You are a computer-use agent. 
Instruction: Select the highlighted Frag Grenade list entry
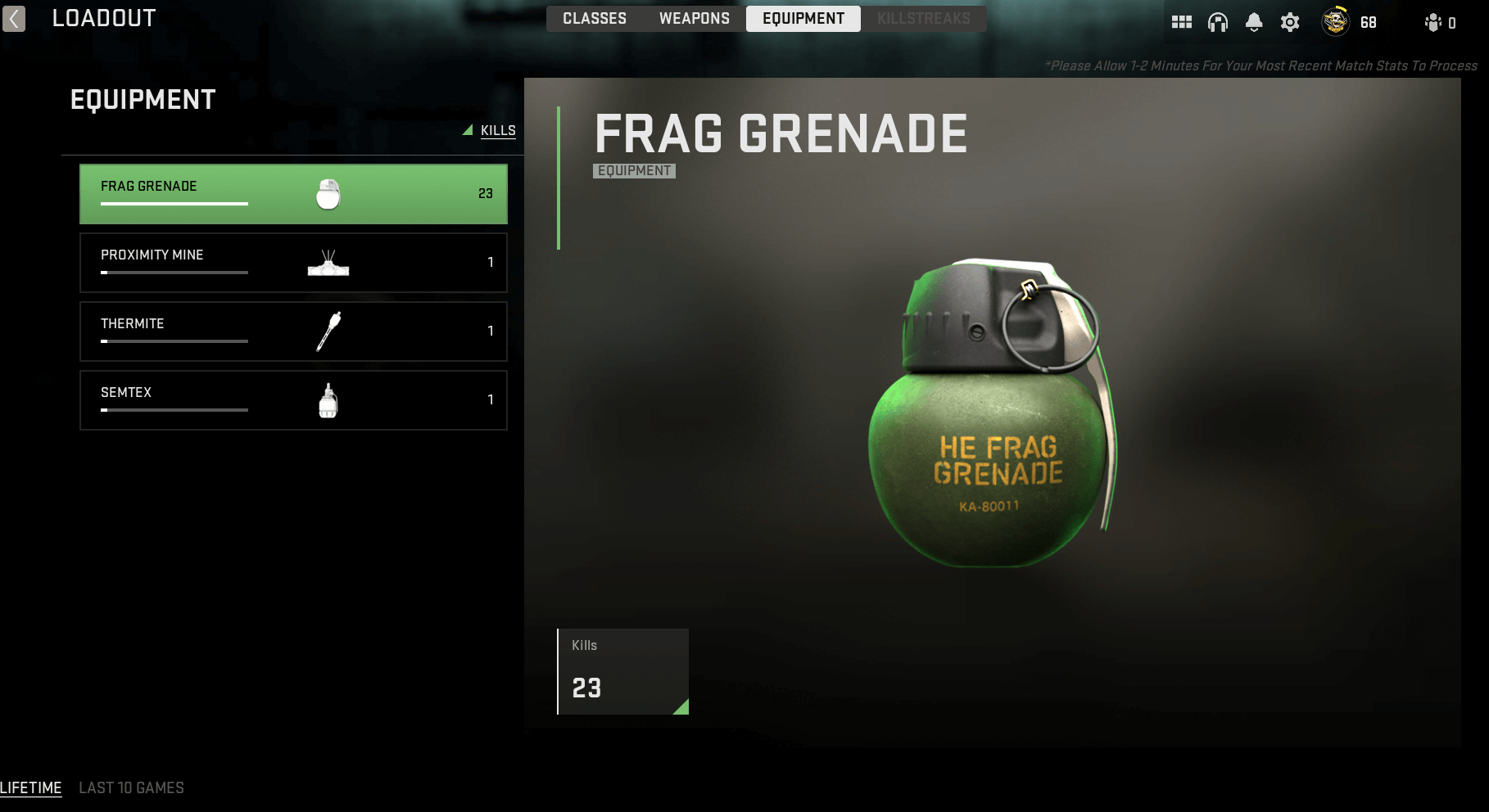(x=293, y=193)
